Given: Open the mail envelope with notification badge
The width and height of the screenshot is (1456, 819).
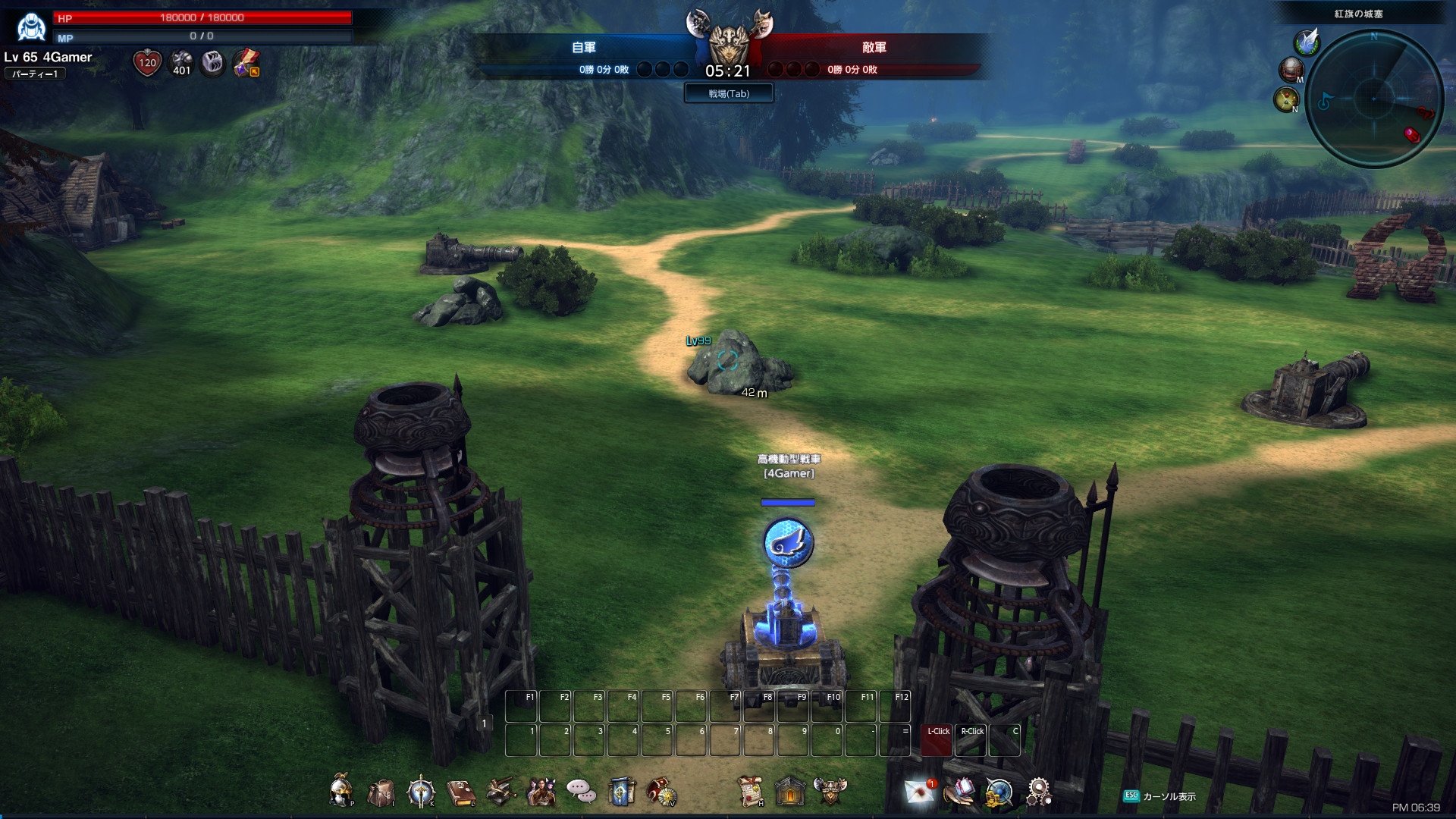Looking at the screenshot, I should point(920,792).
